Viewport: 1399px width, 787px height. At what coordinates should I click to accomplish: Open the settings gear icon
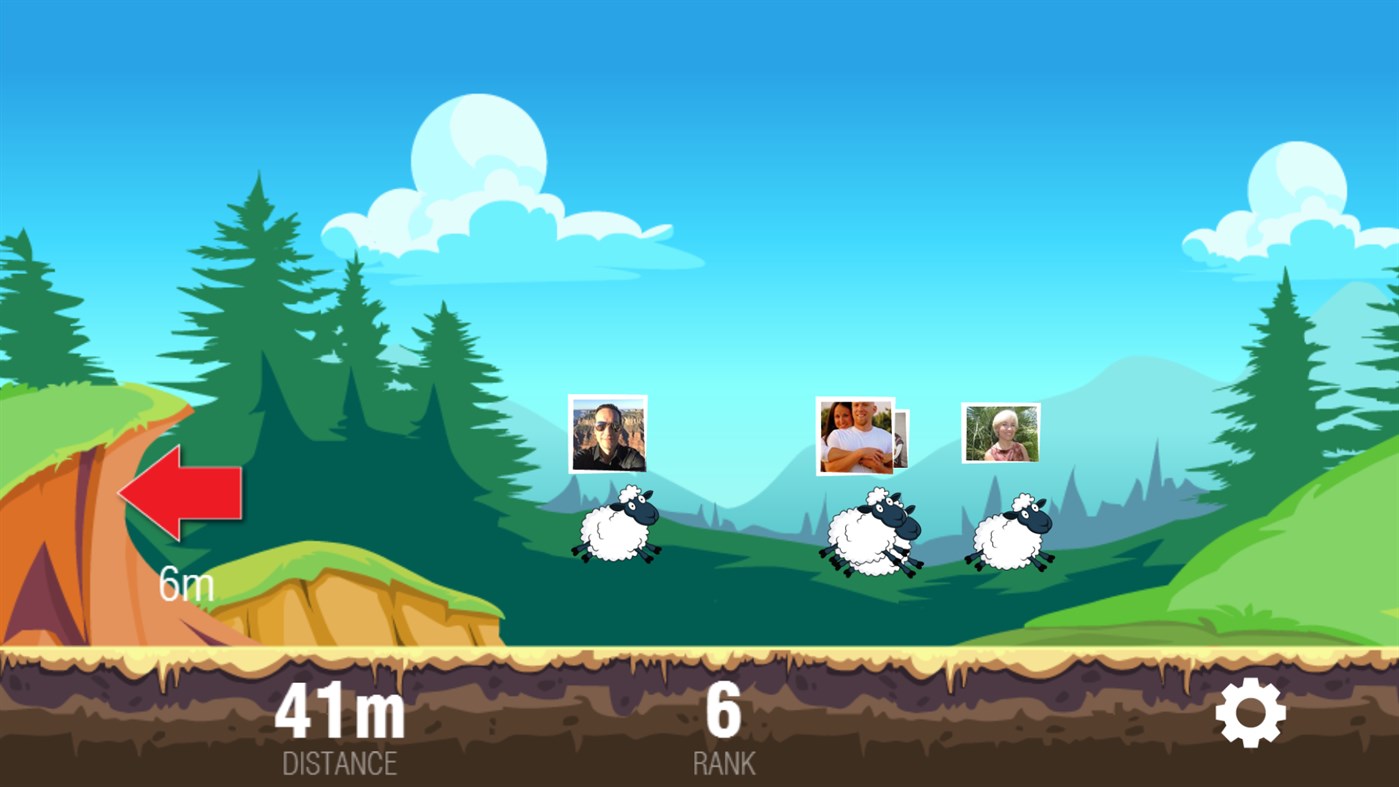tap(1251, 711)
